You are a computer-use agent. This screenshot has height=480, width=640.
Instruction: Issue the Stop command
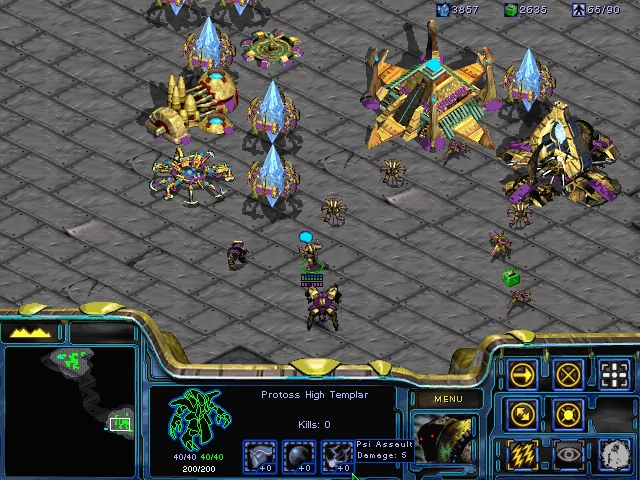click(x=568, y=375)
